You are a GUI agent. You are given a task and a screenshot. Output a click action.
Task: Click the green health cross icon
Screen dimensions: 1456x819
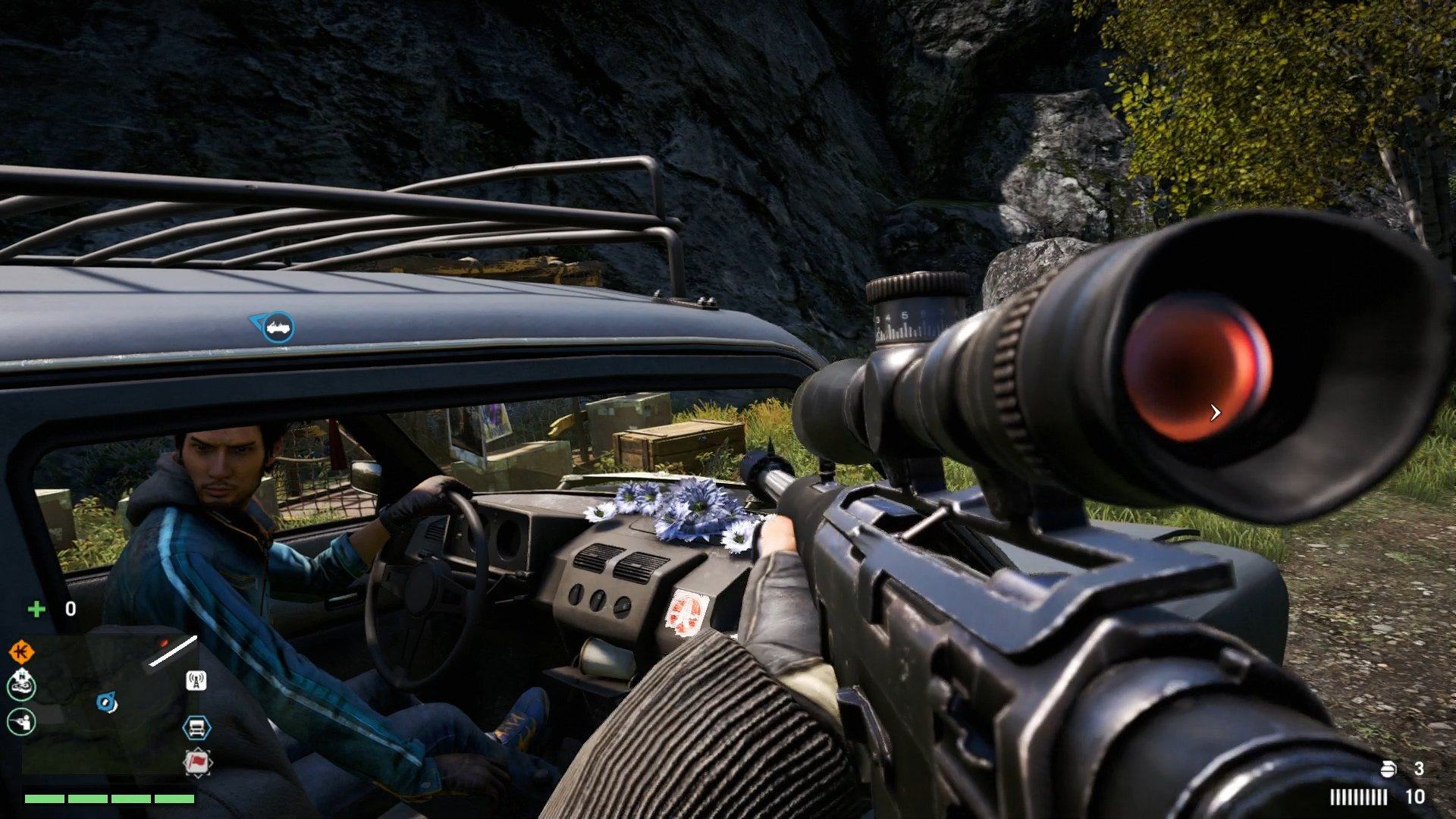coord(37,608)
